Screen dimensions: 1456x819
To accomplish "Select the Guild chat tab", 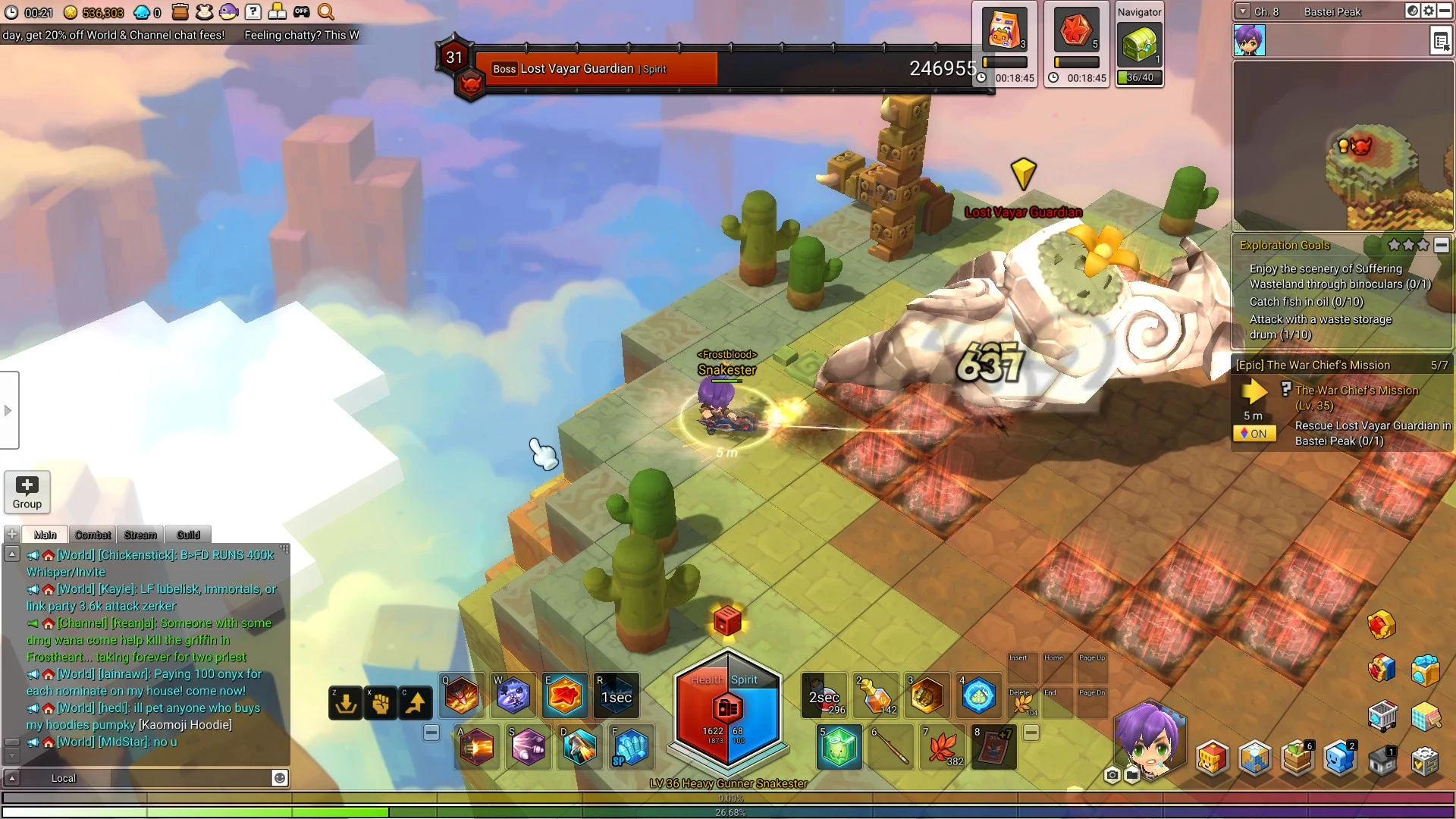I will [x=188, y=535].
